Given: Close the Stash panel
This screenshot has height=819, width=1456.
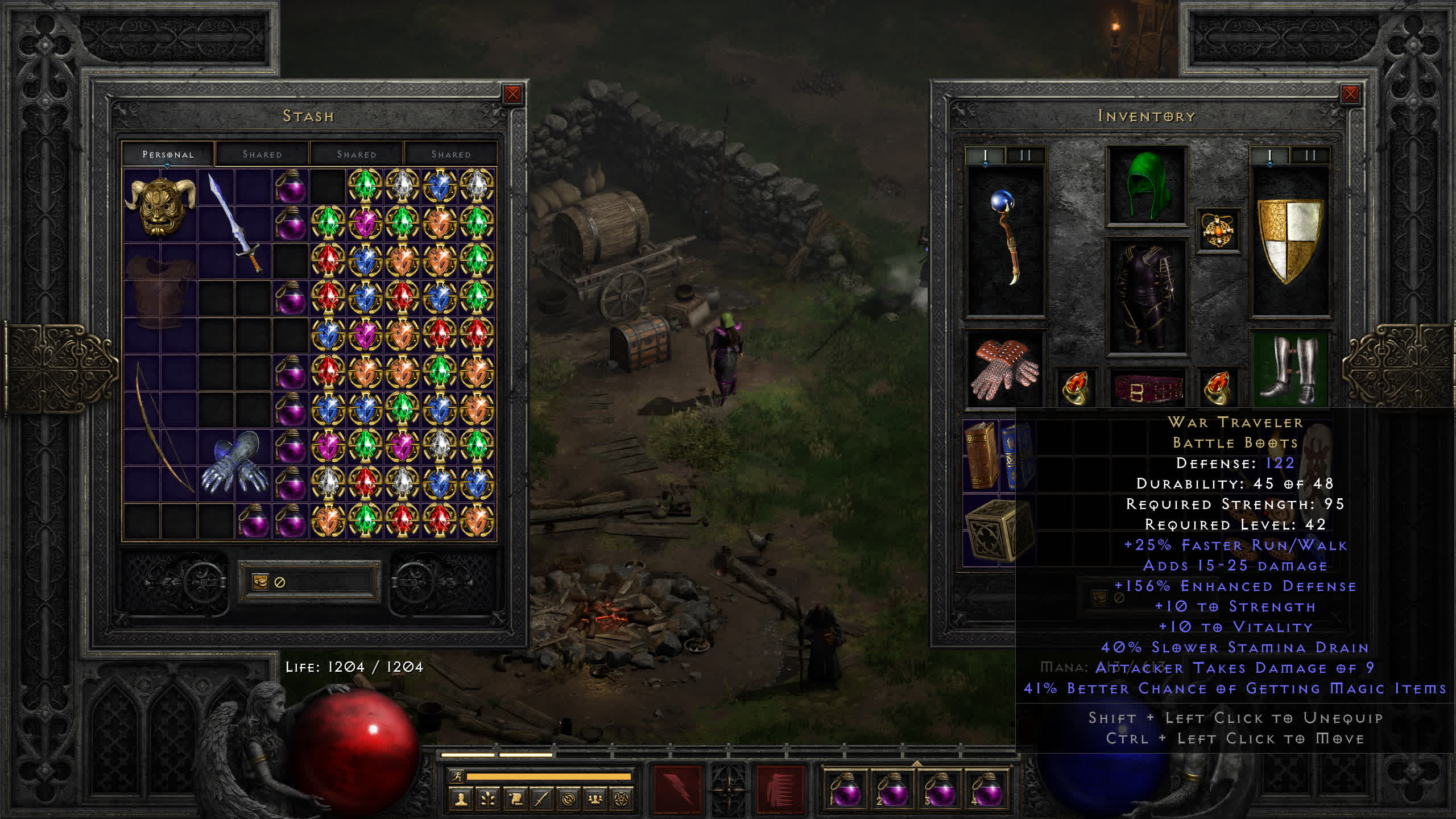Looking at the screenshot, I should point(512,94).
